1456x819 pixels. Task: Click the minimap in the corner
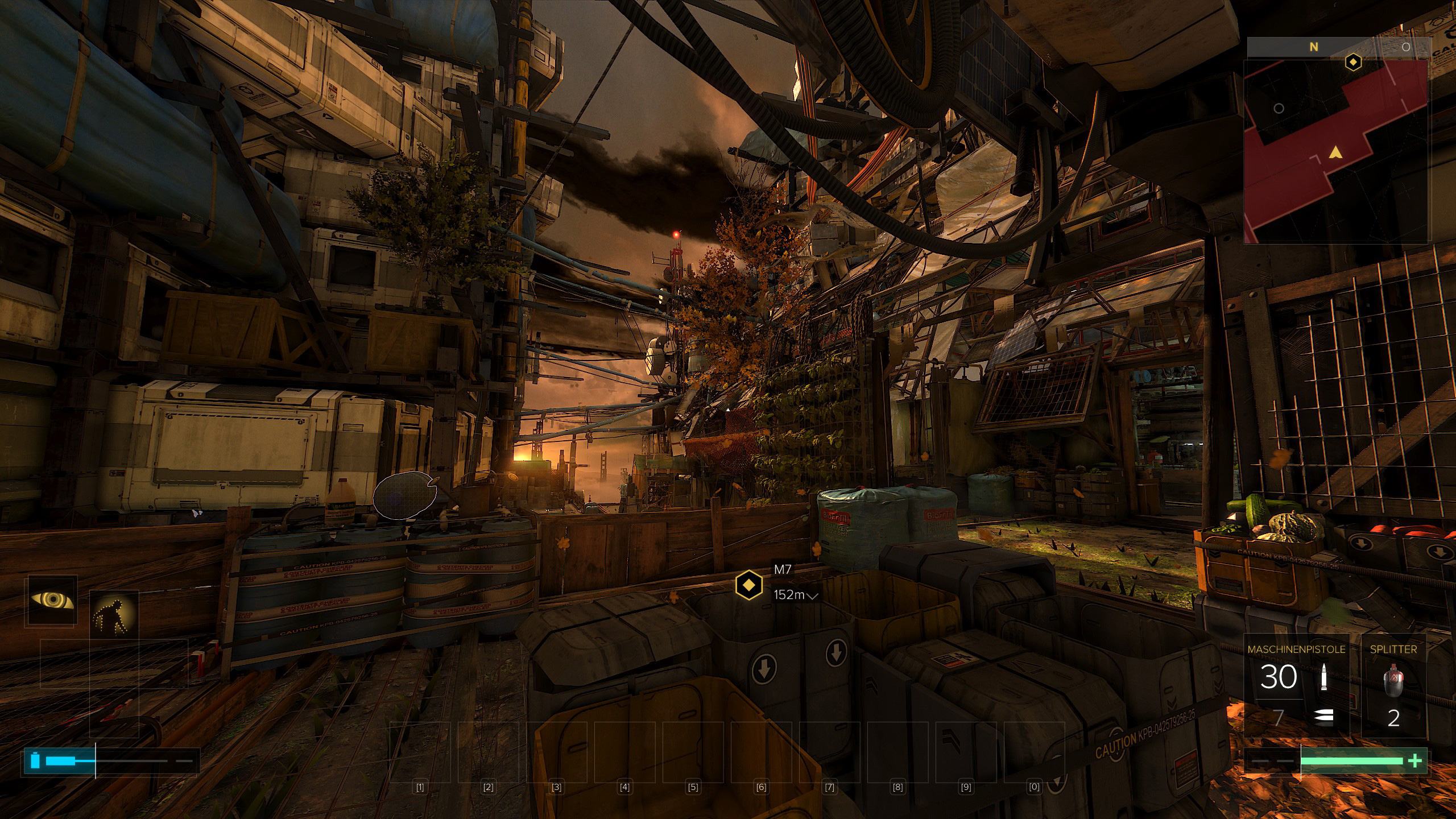(1335, 151)
